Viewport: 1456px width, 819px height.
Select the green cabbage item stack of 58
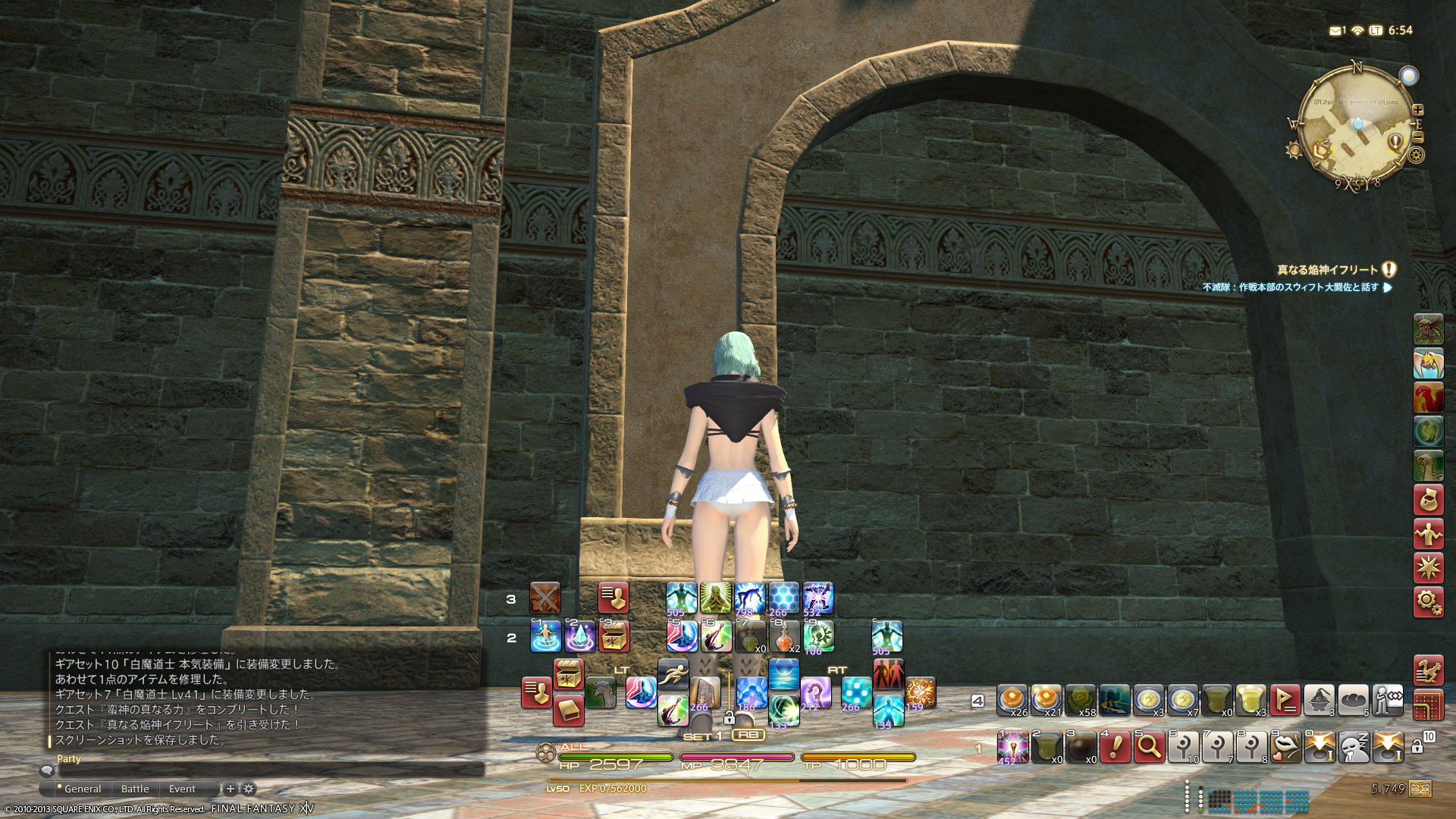(x=1080, y=701)
